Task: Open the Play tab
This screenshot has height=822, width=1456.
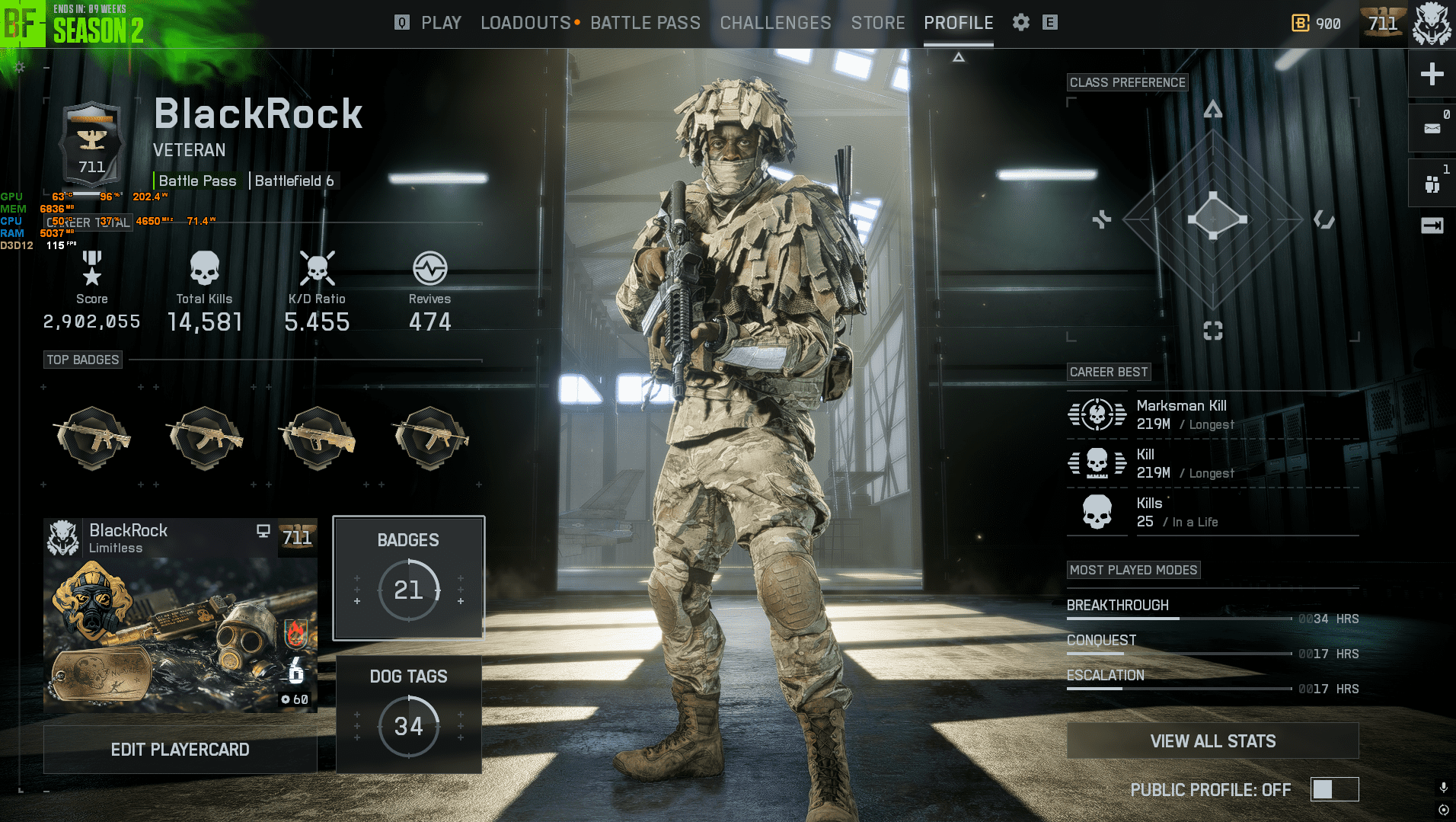Action: click(441, 23)
